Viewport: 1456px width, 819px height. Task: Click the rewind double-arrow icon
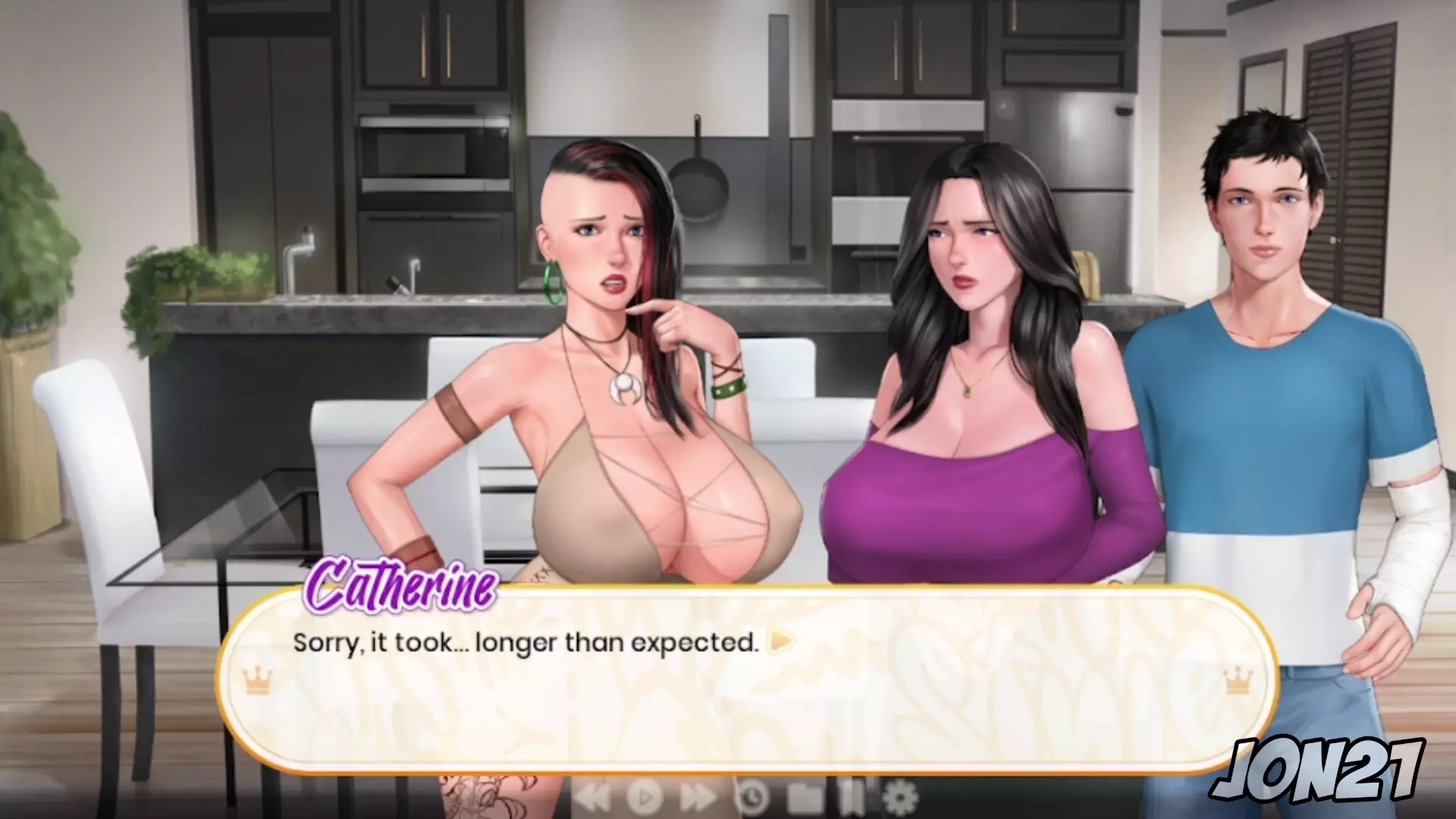(x=592, y=797)
